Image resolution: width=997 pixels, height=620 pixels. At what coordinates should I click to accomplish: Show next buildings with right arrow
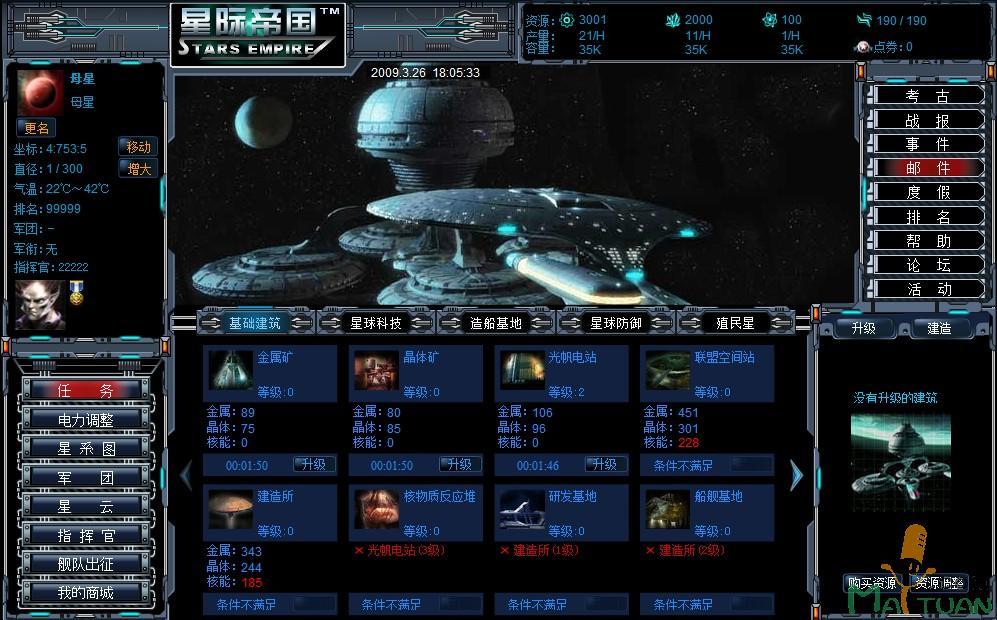click(x=796, y=476)
